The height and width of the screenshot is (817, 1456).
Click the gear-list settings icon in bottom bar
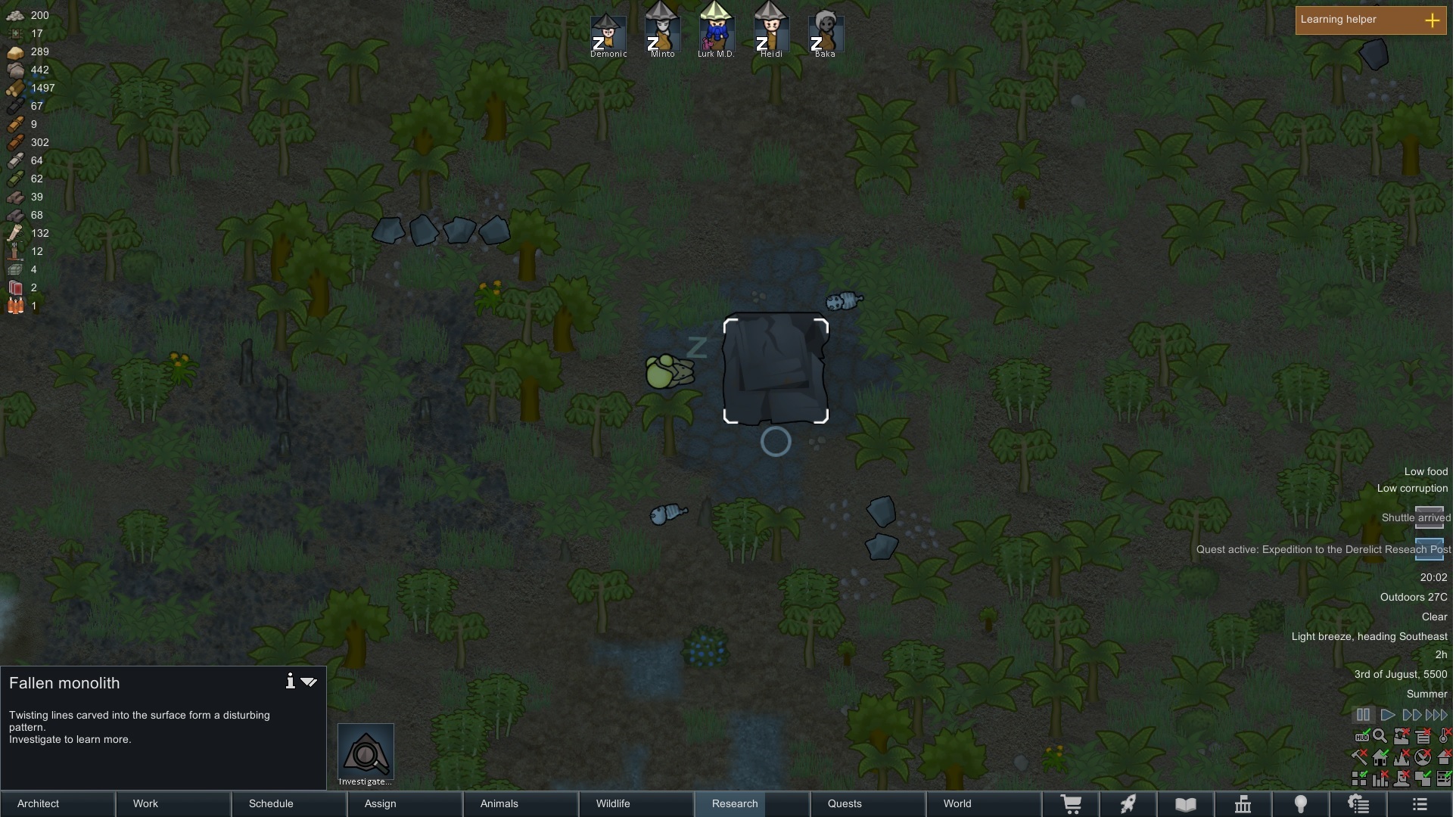click(1359, 804)
